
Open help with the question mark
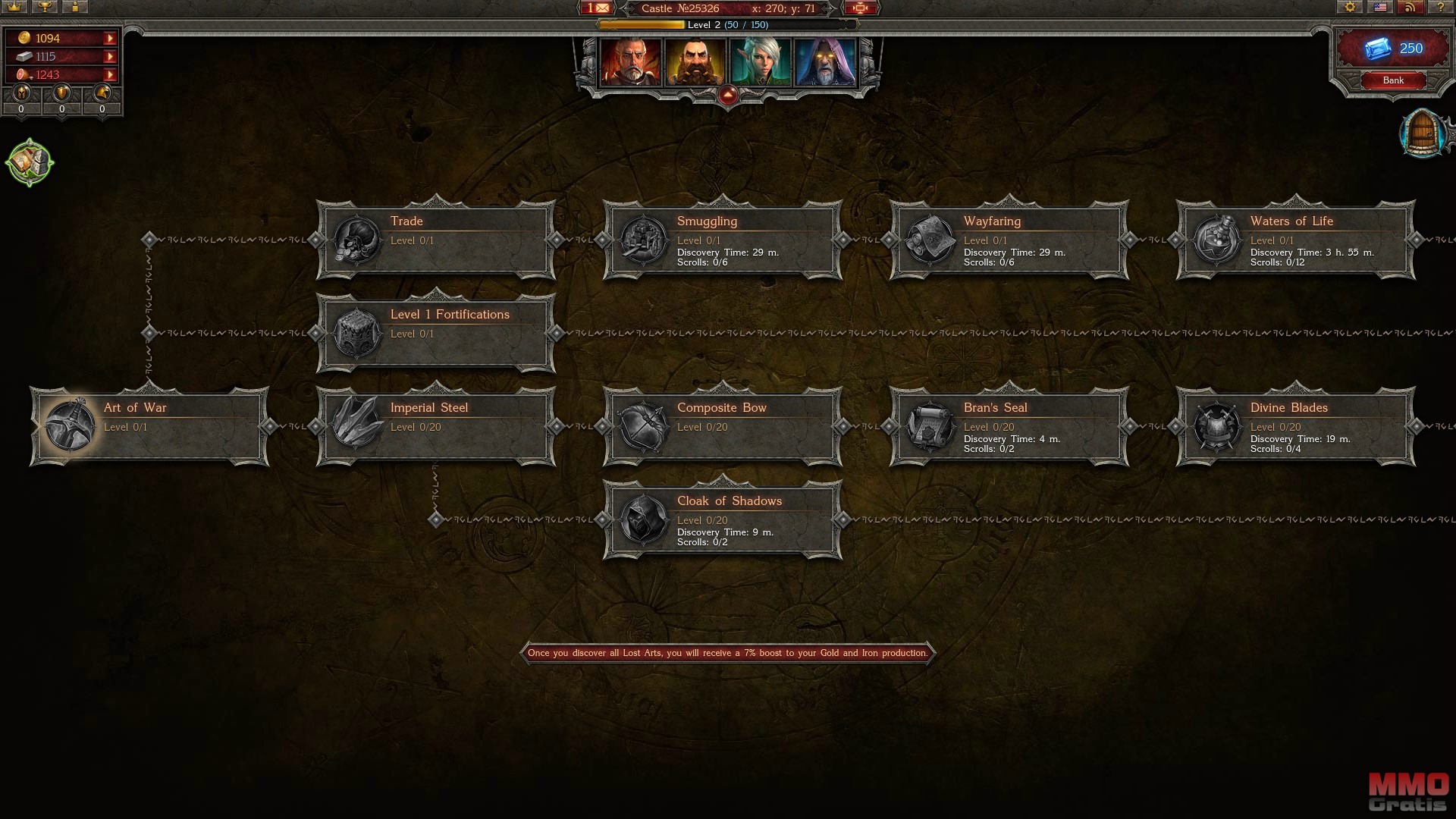[1440, 8]
